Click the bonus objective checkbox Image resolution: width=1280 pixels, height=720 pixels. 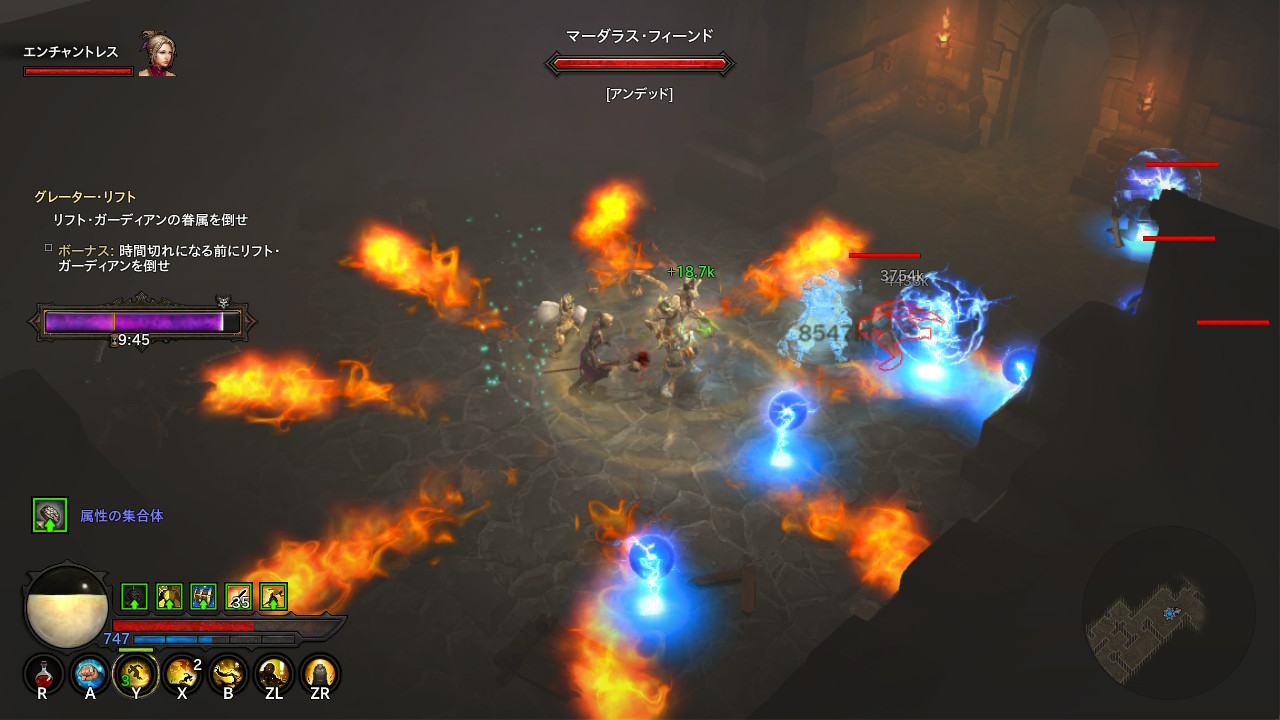coord(48,247)
